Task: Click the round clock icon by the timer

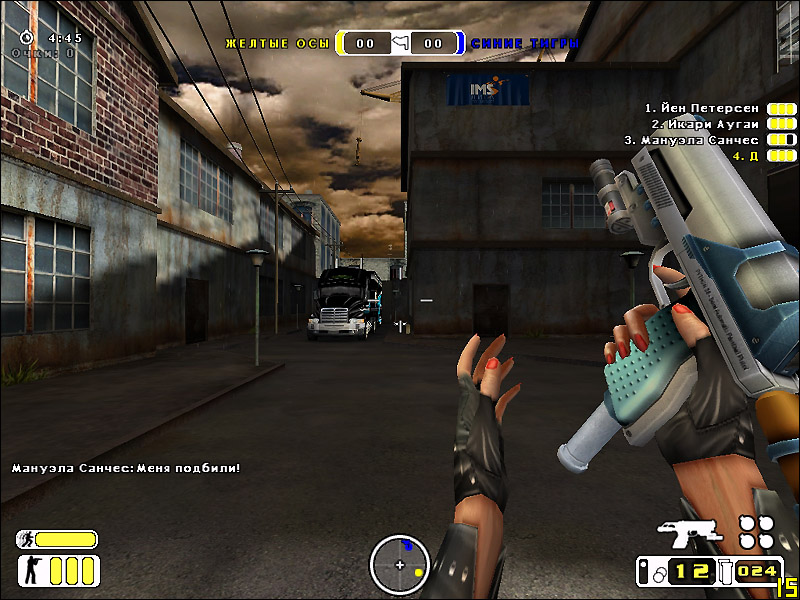Action: [x=26, y=37]
